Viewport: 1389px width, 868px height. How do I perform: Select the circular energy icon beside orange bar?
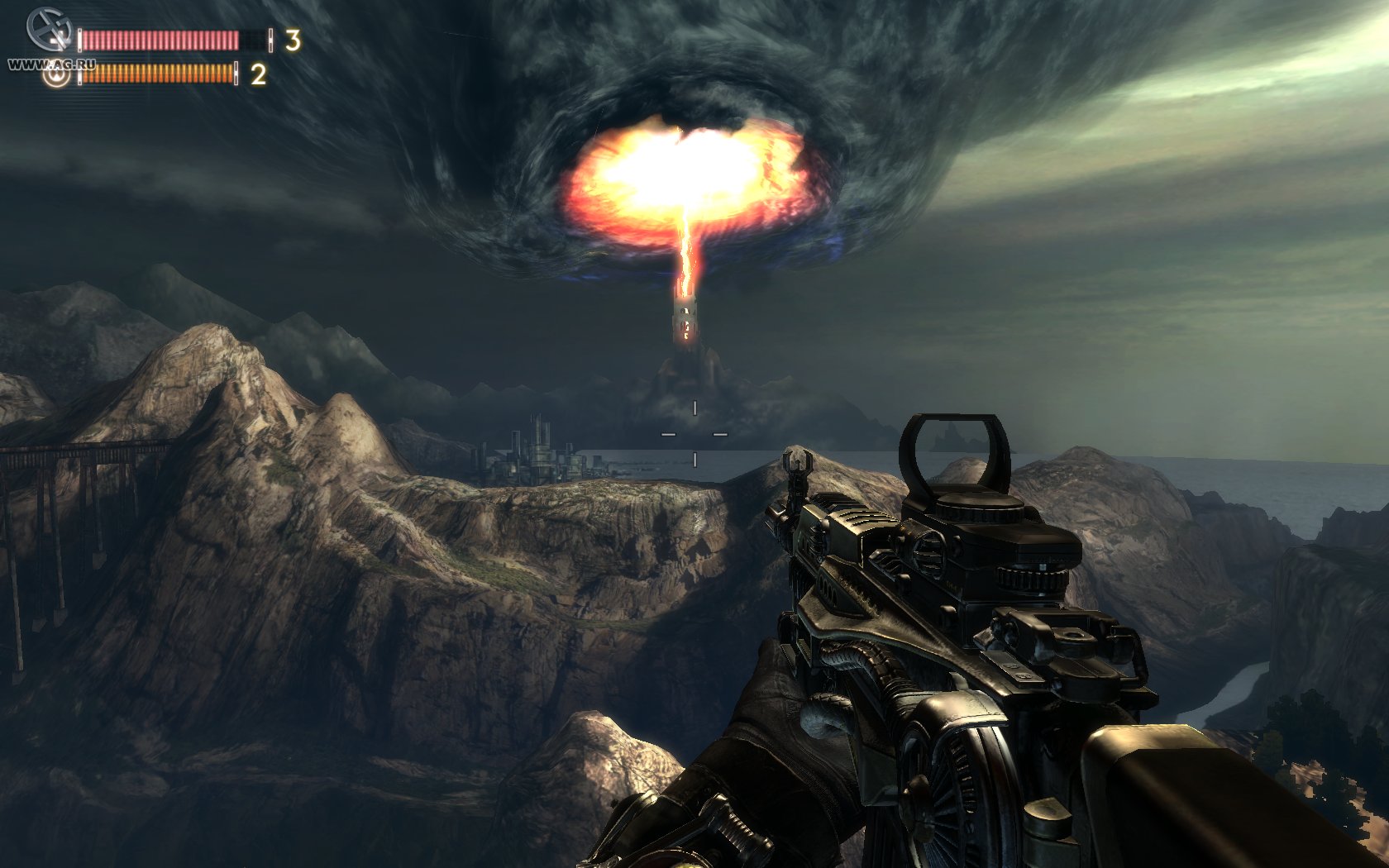pyautogui.click(x=57, y=76)
